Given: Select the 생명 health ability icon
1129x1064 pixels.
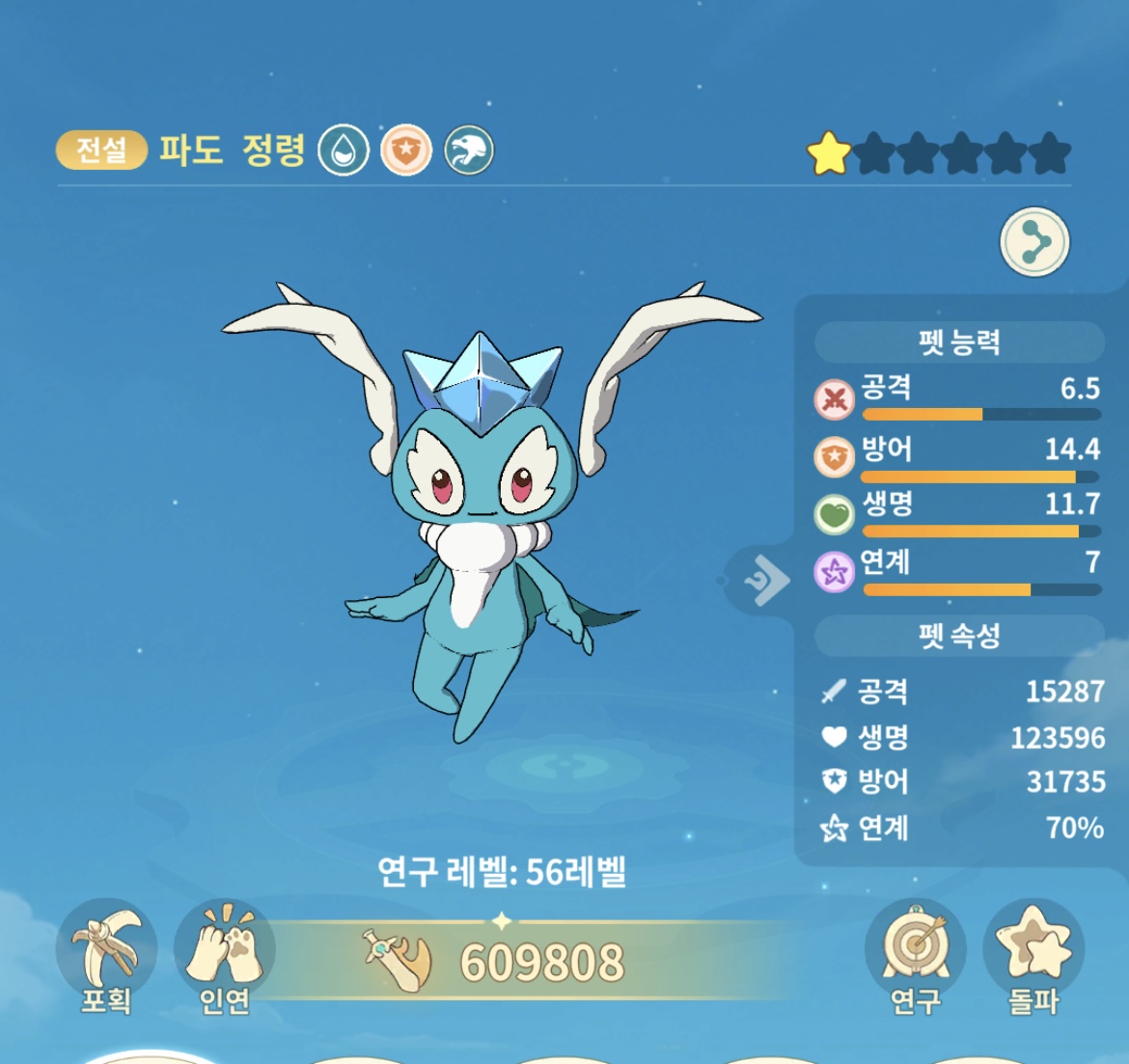Looking at the screenshot, I should pyautogui.click(x=835, y=514).
